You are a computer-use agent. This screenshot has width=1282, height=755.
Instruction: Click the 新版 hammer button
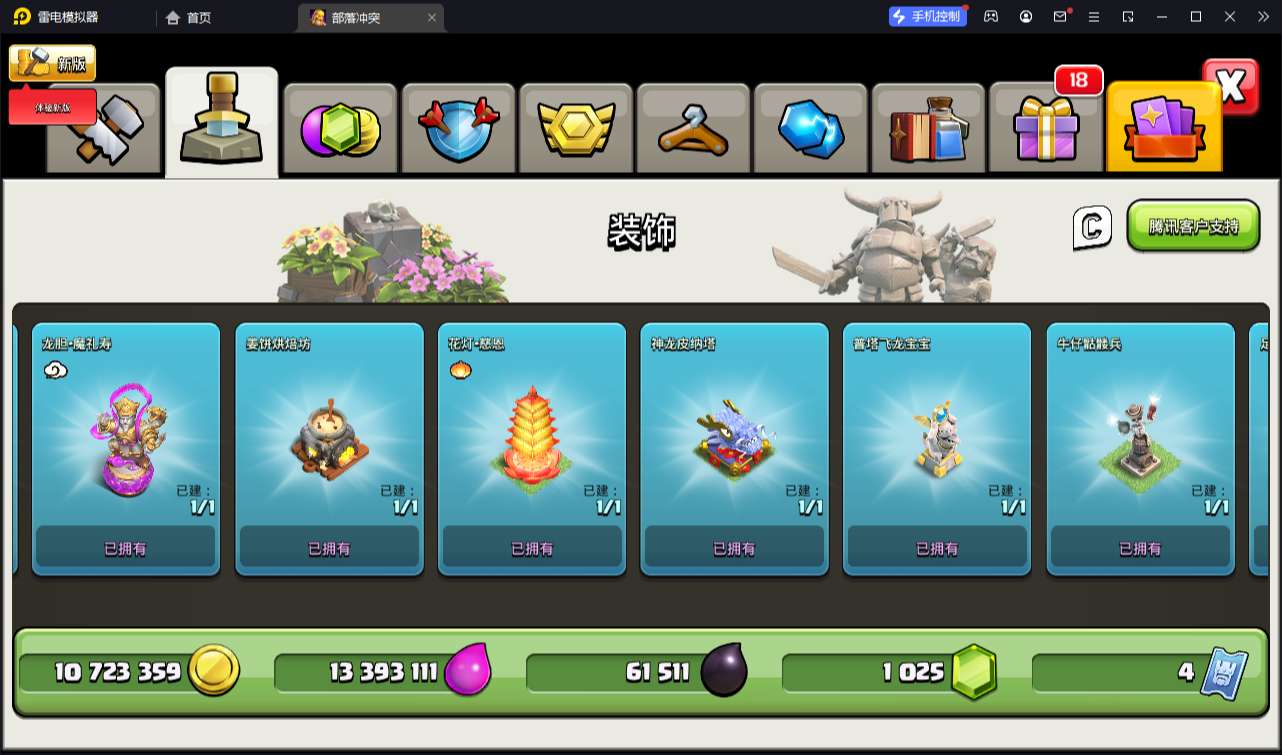(x=52, y=63)
